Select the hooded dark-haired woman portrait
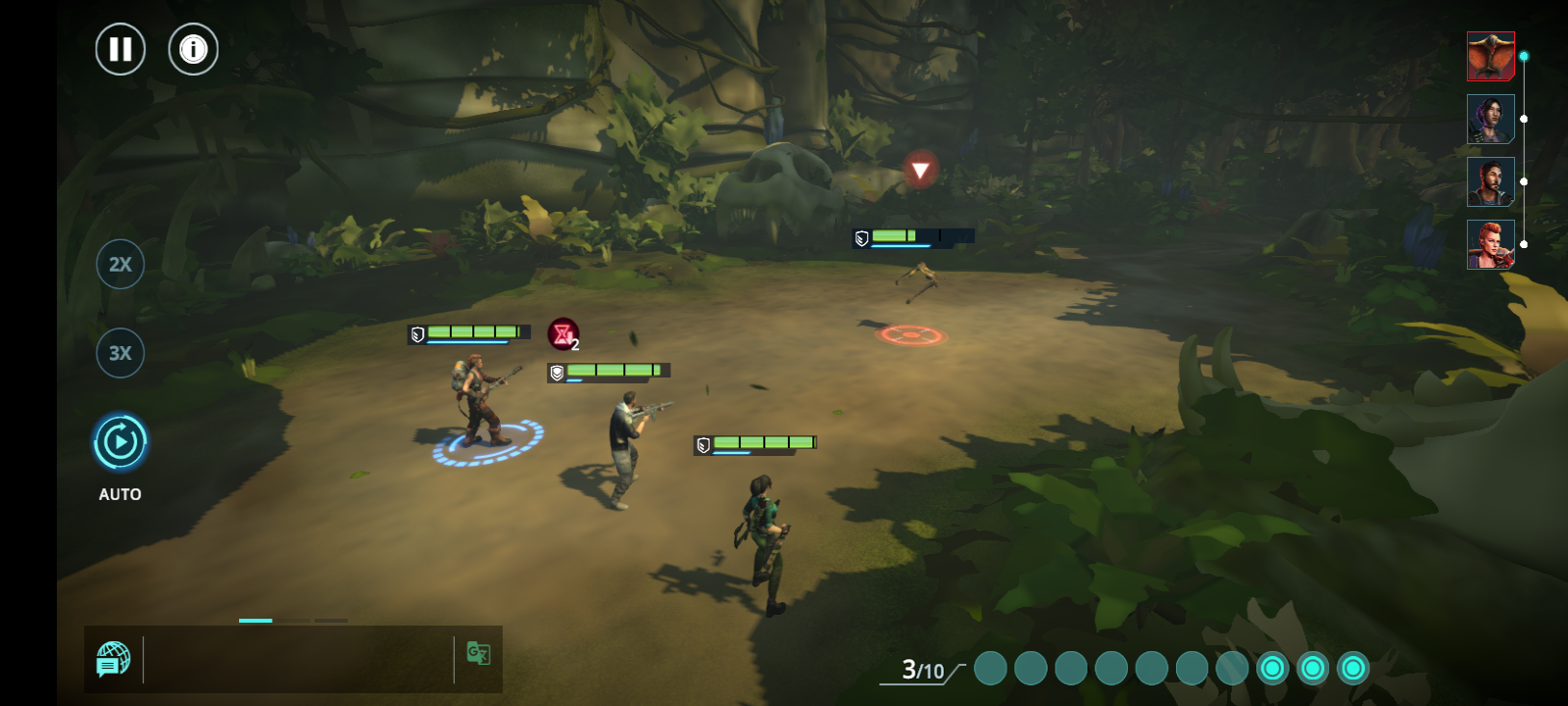 [1491, 119]
